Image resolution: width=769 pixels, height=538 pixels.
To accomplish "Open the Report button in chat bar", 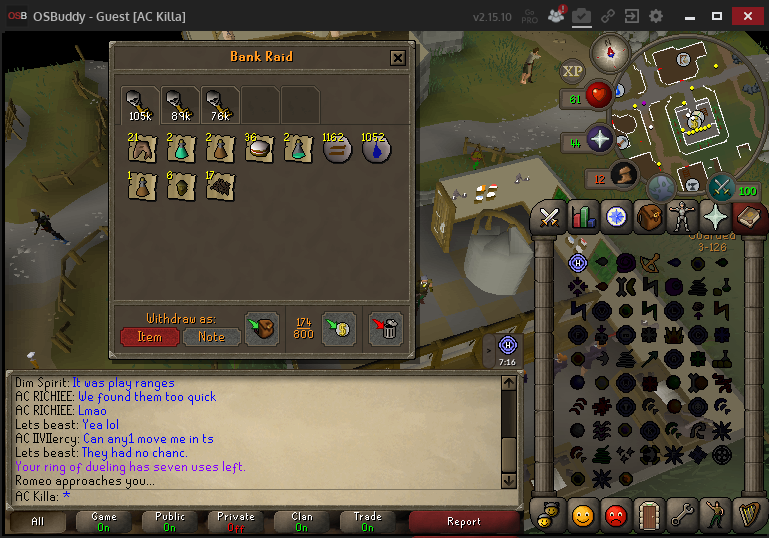I will (464, 521).
